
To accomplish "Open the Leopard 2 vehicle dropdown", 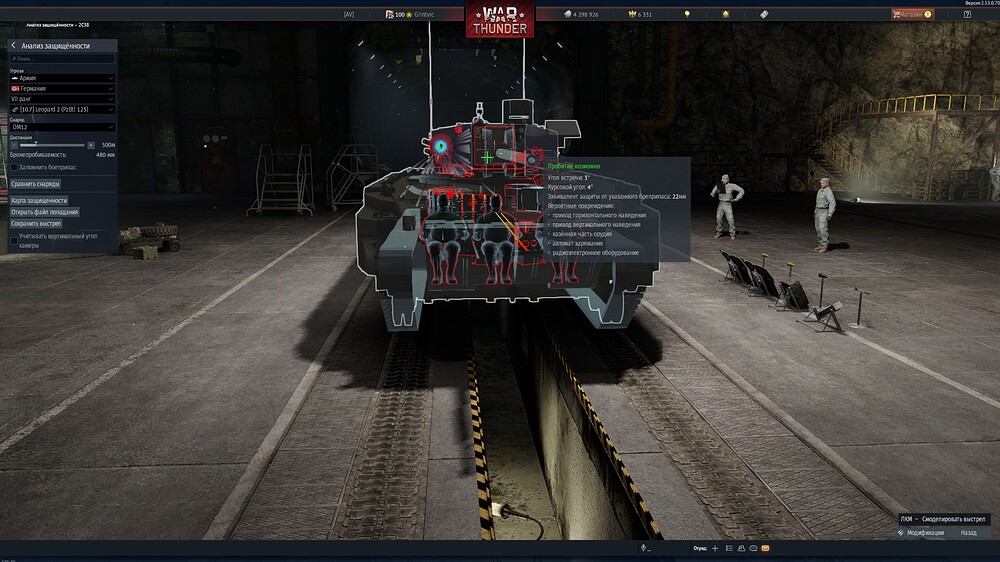I will 62,109.
